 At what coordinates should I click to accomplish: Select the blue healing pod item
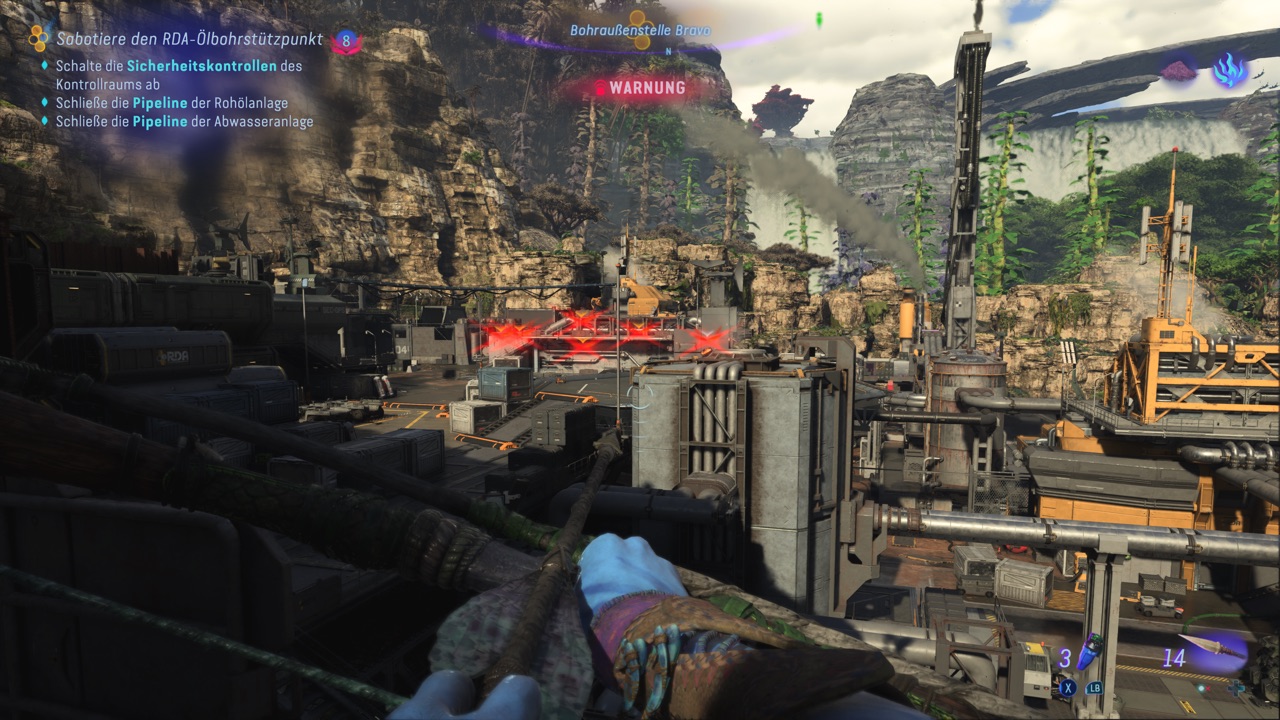1093,652
